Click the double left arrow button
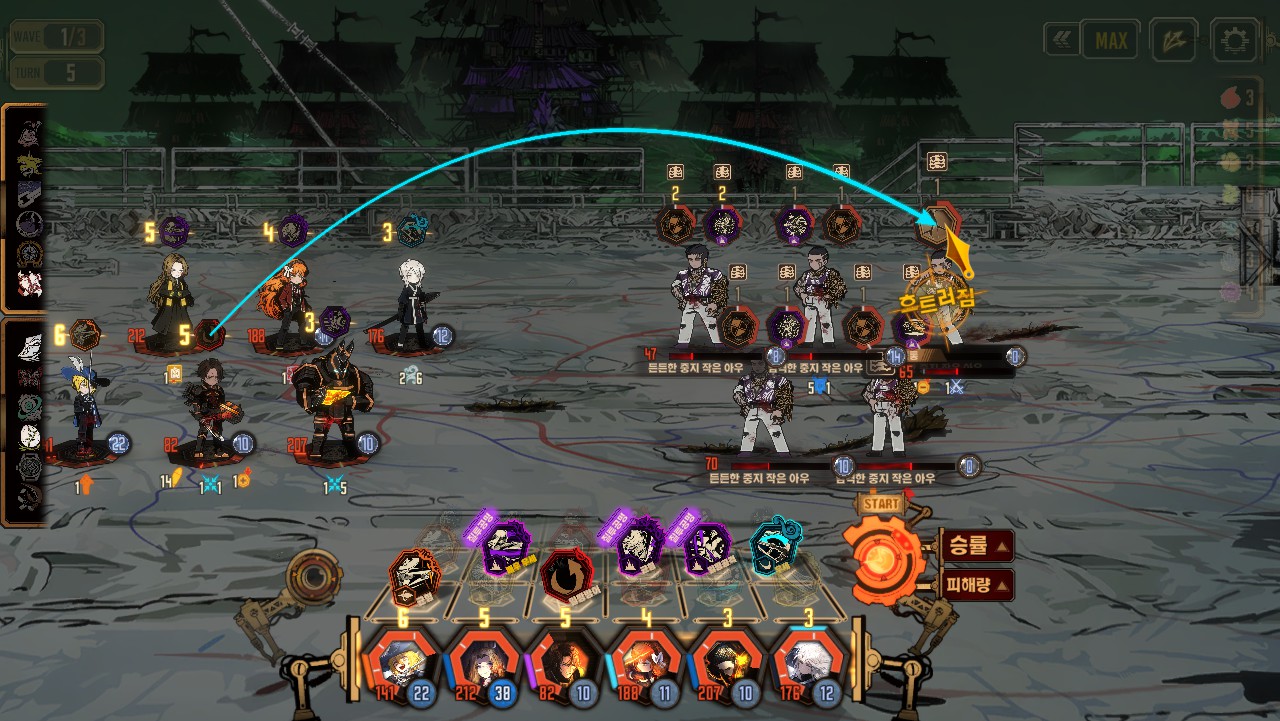This screenshot has width=1280, height=721. (1061, 40)
